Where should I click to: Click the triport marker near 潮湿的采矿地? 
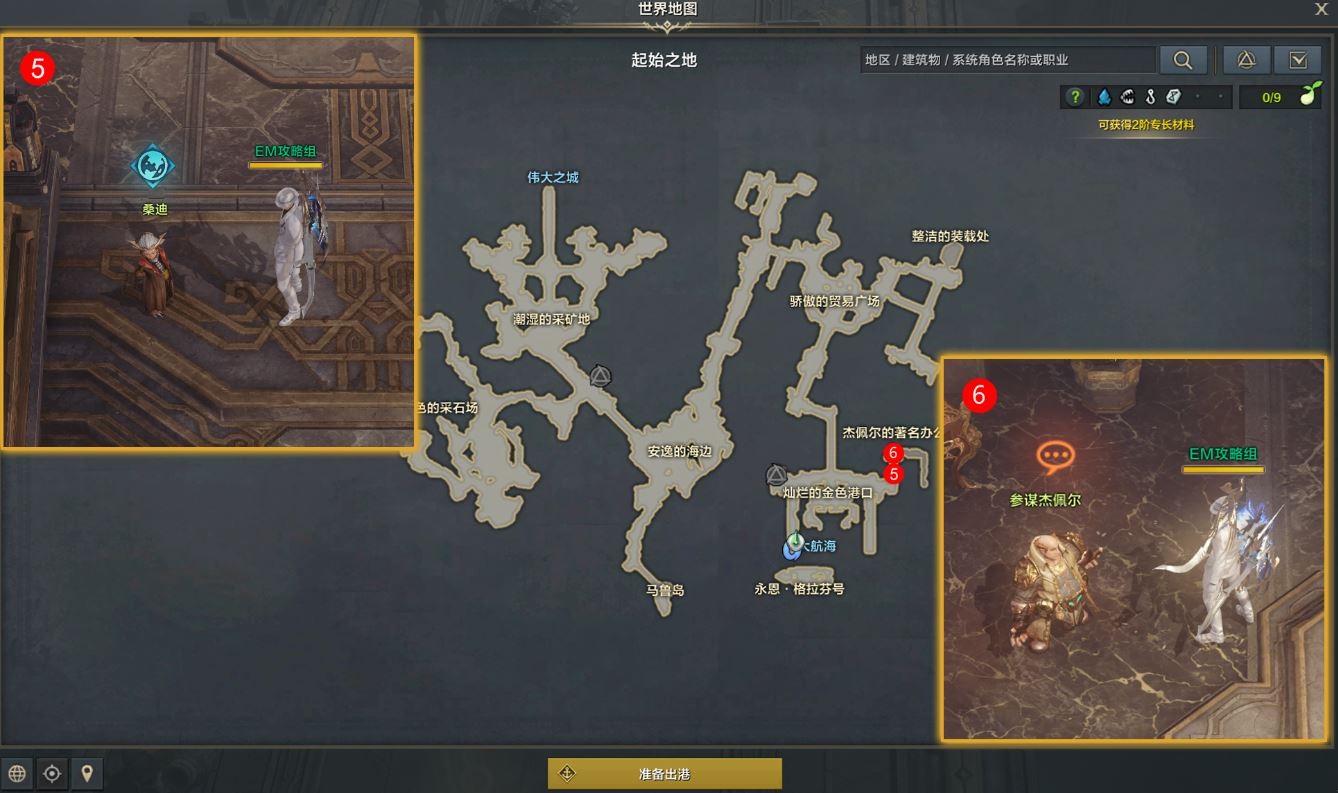(x=600, y=376)
